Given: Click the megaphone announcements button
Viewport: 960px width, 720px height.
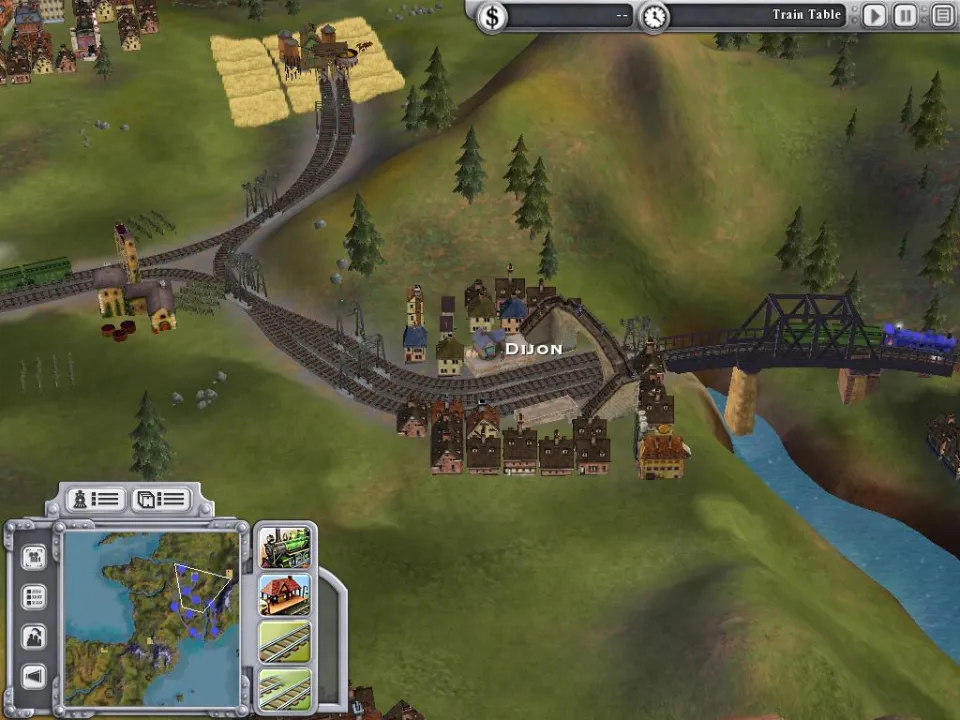Looking at the screenshot, I should (34, 677).
